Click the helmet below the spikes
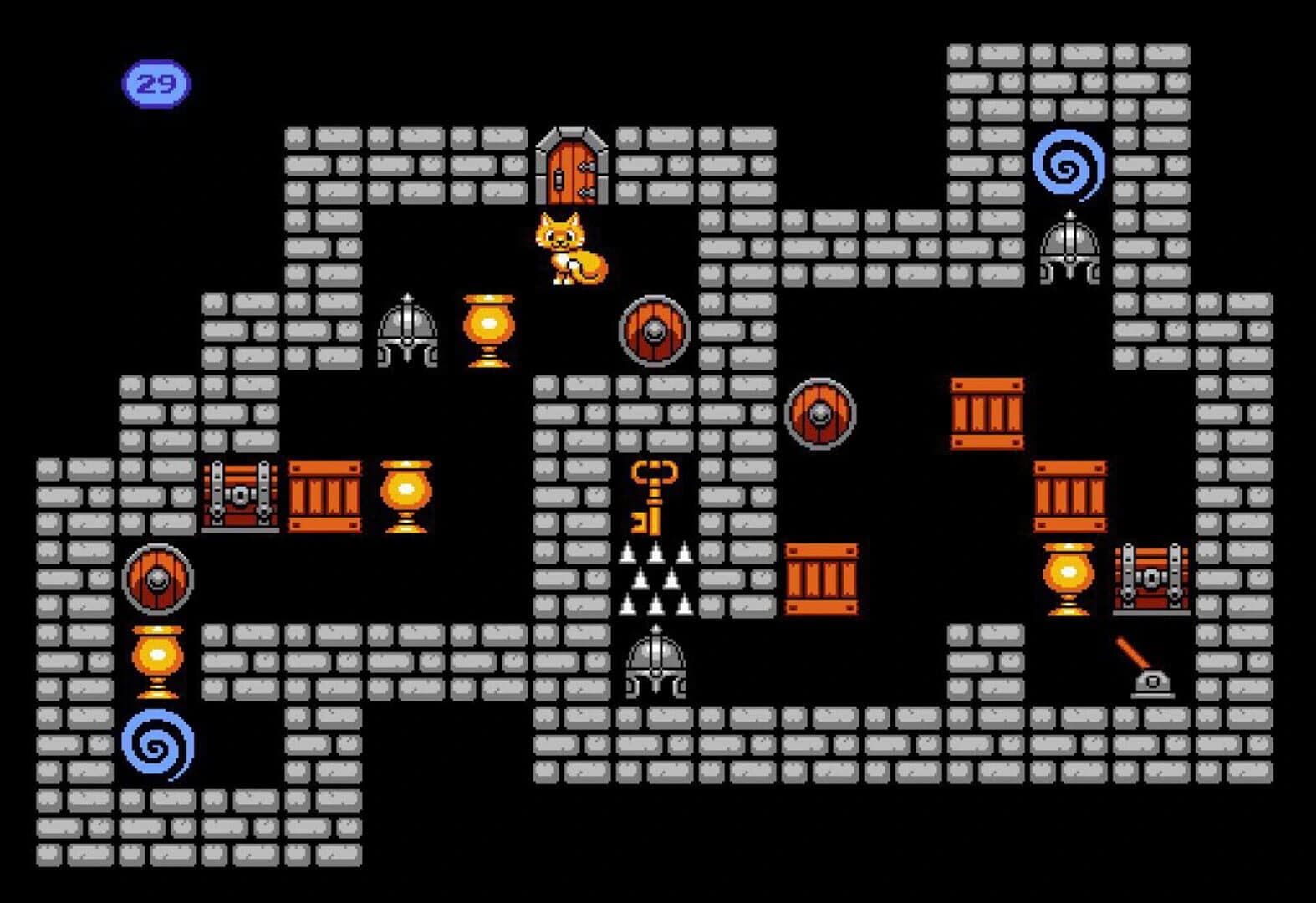 click(x=656, y=665)
